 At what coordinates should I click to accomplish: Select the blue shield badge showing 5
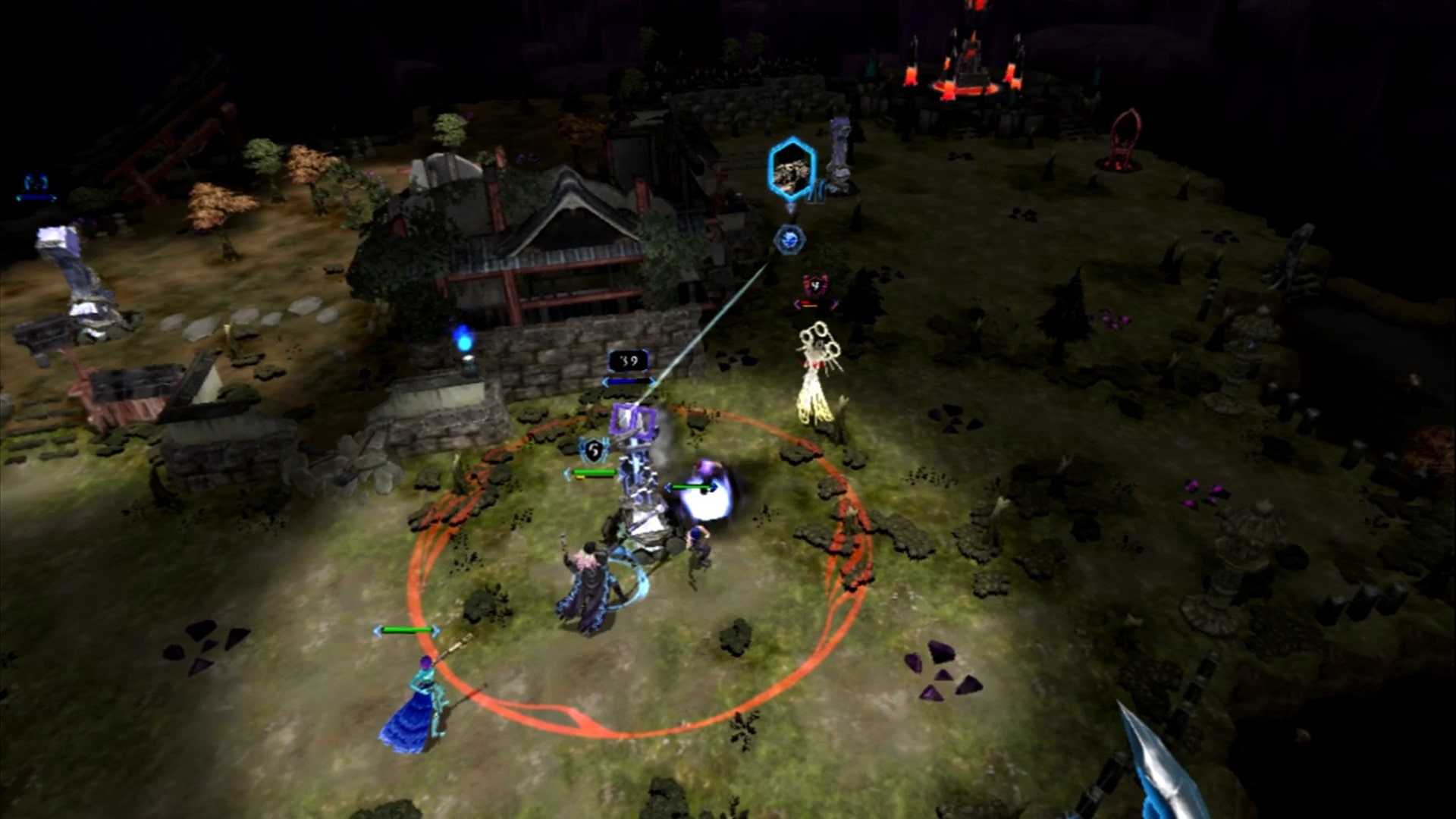(593, 449)
